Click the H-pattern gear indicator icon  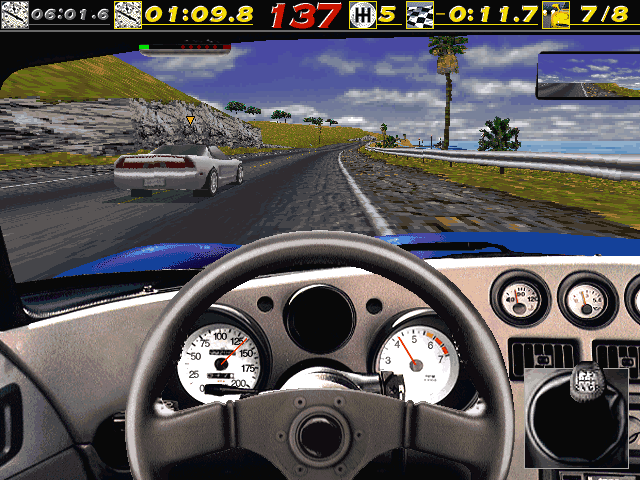click(362, 14)
